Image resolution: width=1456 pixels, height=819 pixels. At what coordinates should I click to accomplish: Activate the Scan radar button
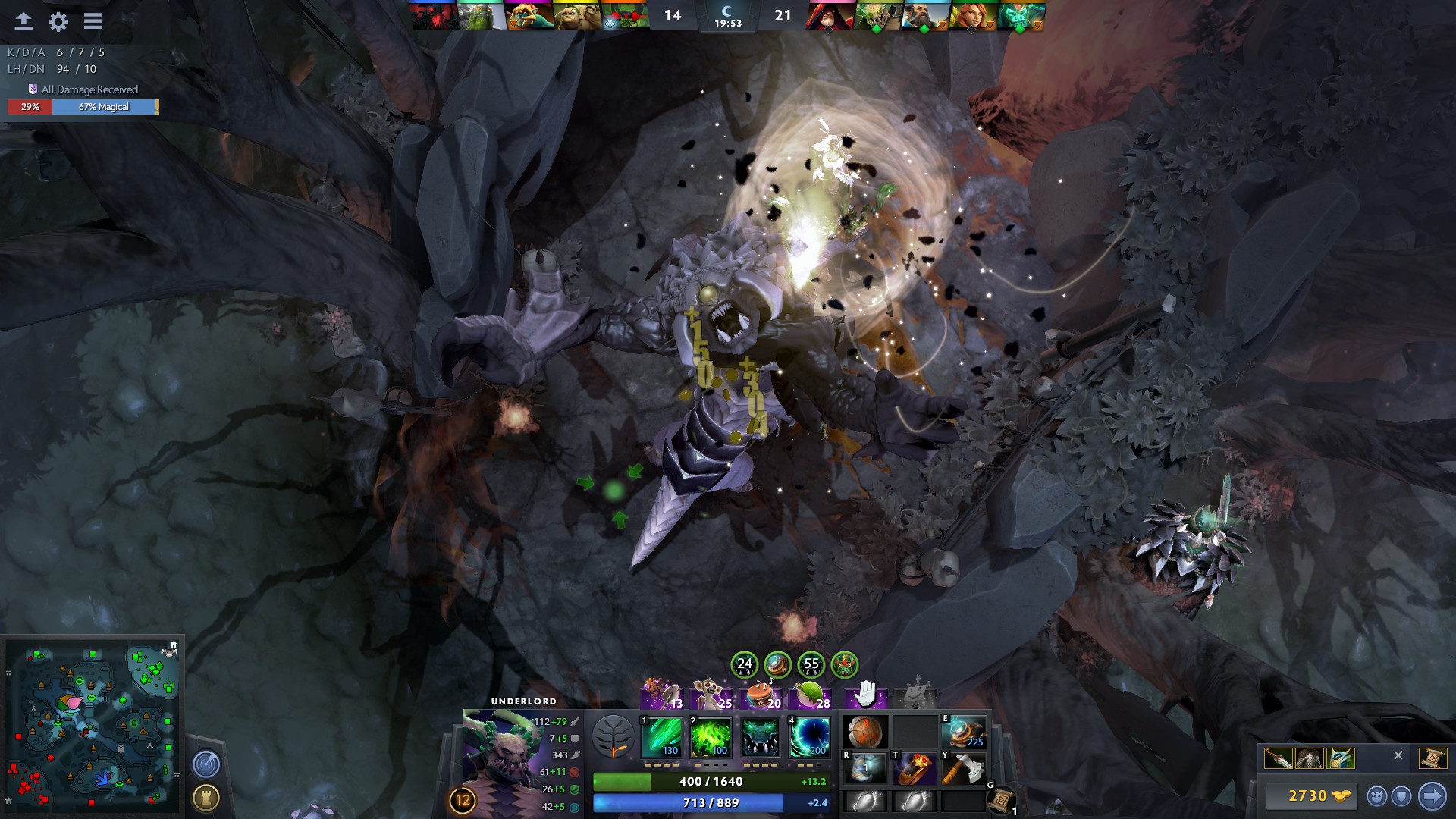pyautogui.click(x=206, y=764)
